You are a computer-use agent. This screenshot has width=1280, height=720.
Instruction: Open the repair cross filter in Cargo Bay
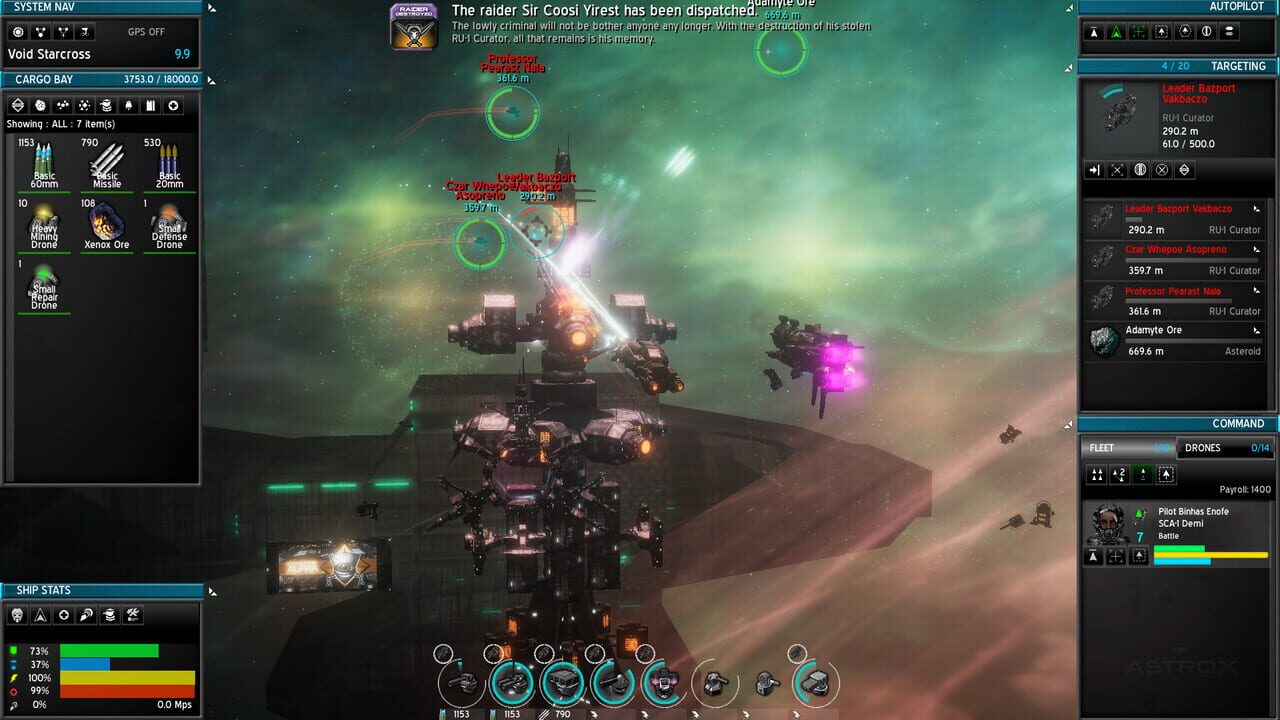coord(175,105)
